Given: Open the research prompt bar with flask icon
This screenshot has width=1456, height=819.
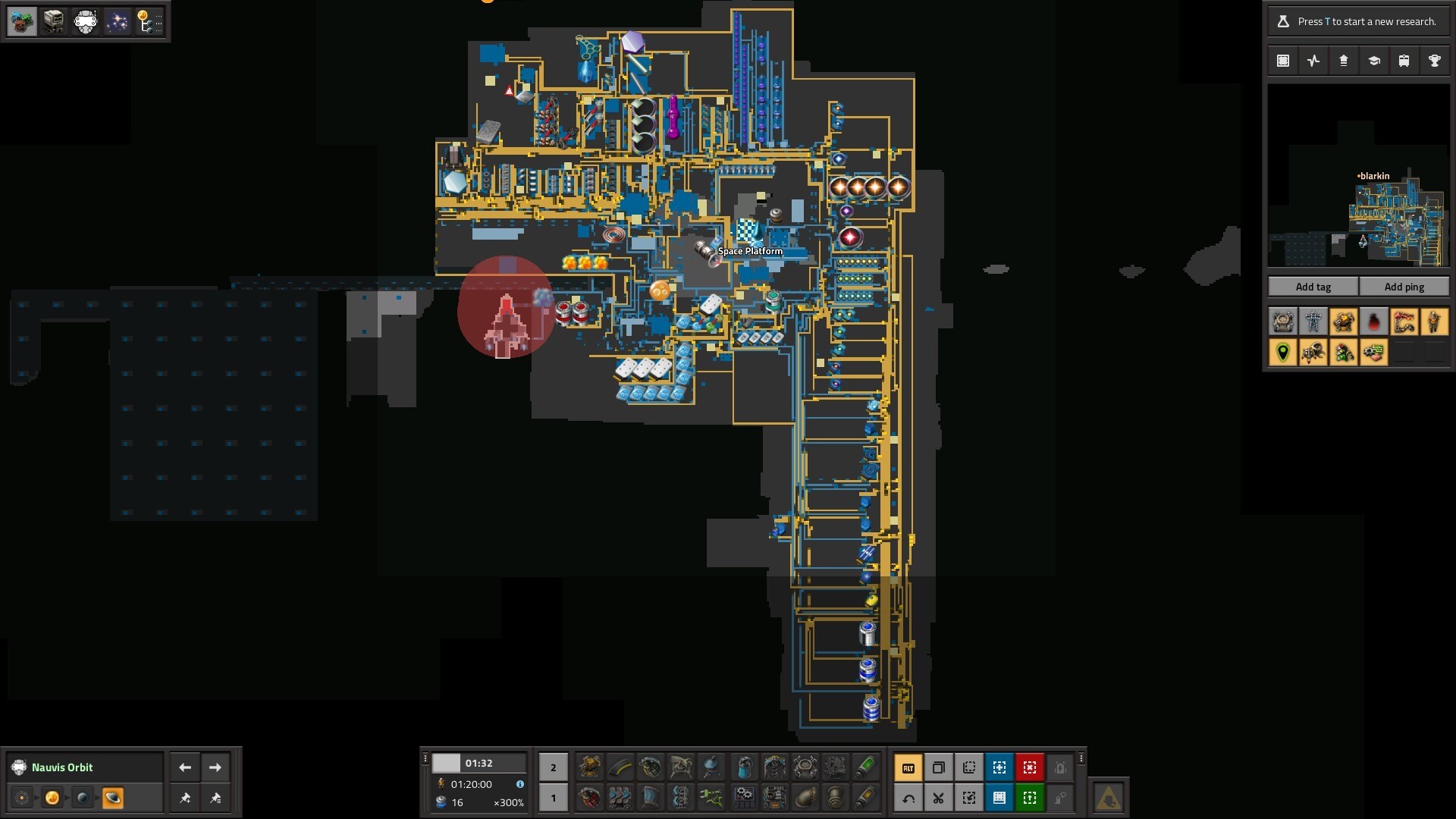Looking at the screenshot, I should tap(1357, 21).
